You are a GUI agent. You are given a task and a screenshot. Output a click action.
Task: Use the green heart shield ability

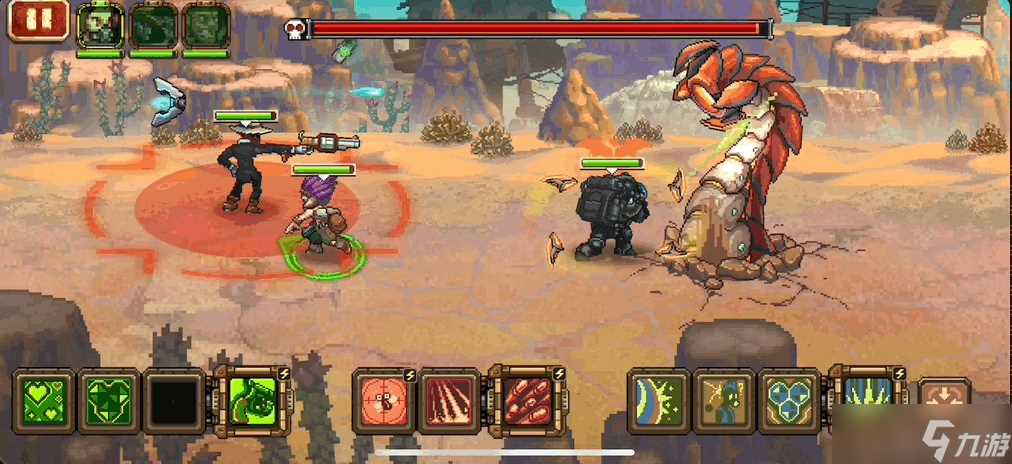[x=108, y=402]
